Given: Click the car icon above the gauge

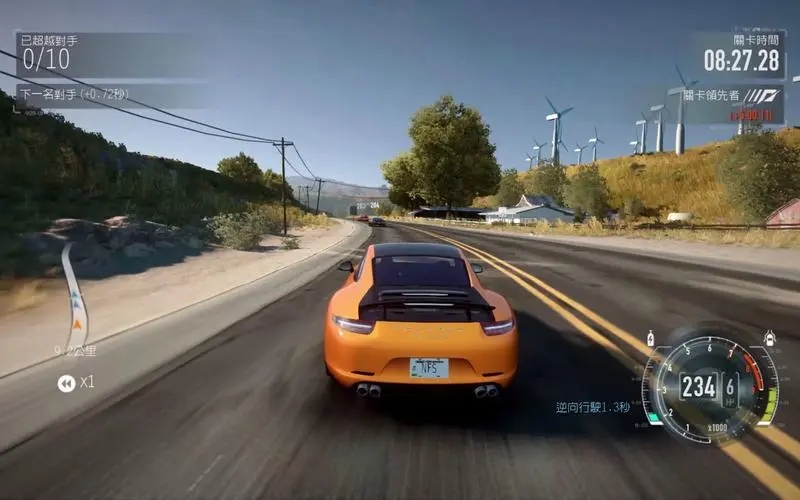Looking at the screenshot, I should point(769,339).
